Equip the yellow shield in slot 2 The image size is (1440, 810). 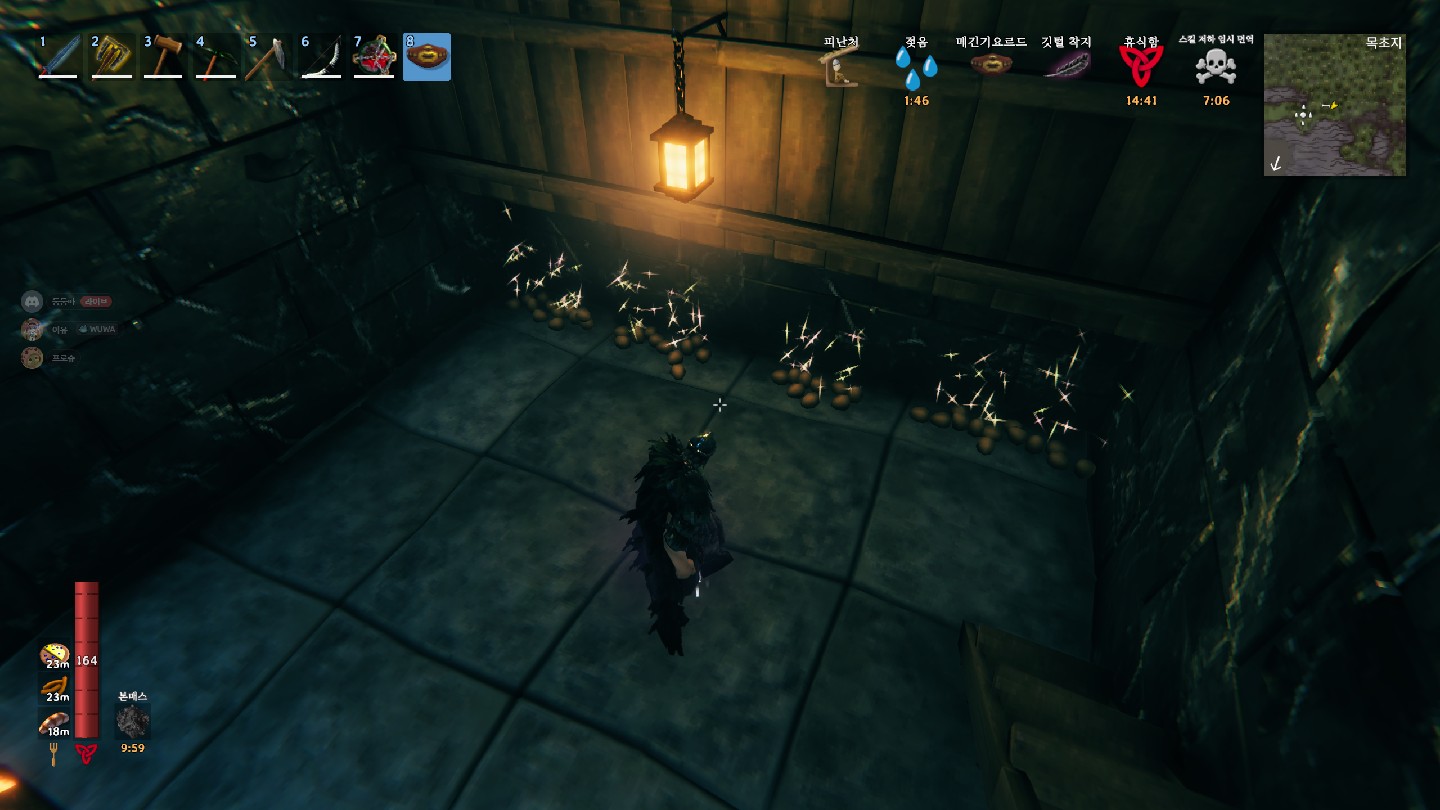[x=112, y=57]
